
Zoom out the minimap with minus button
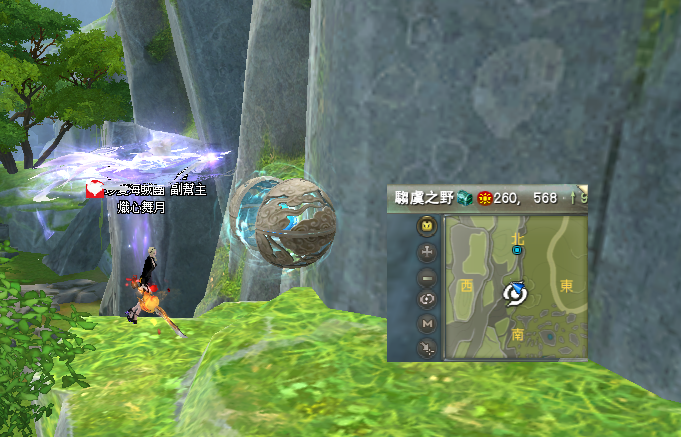pyautogui.click(x=427, y=275)
